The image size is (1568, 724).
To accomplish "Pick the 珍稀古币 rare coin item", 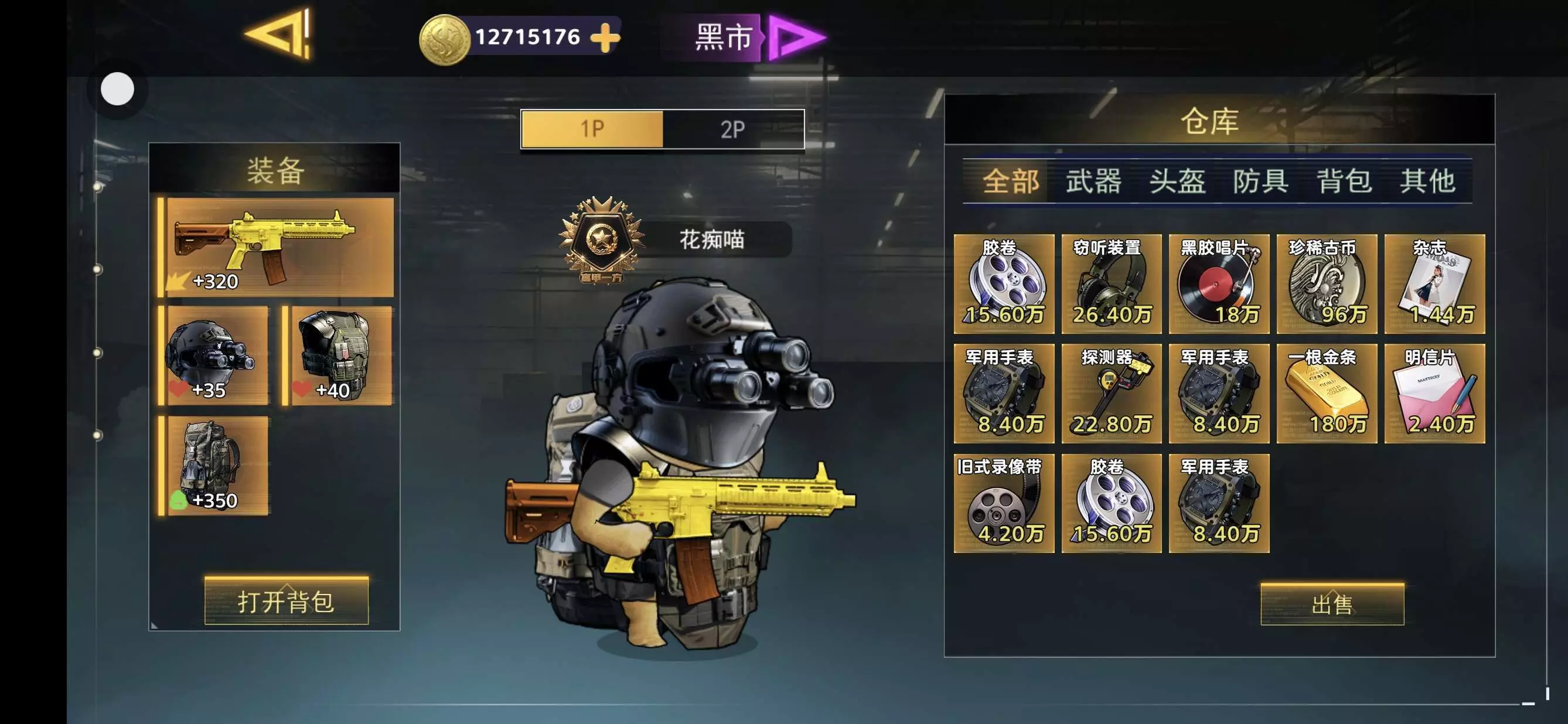I will click(1327, 284).
